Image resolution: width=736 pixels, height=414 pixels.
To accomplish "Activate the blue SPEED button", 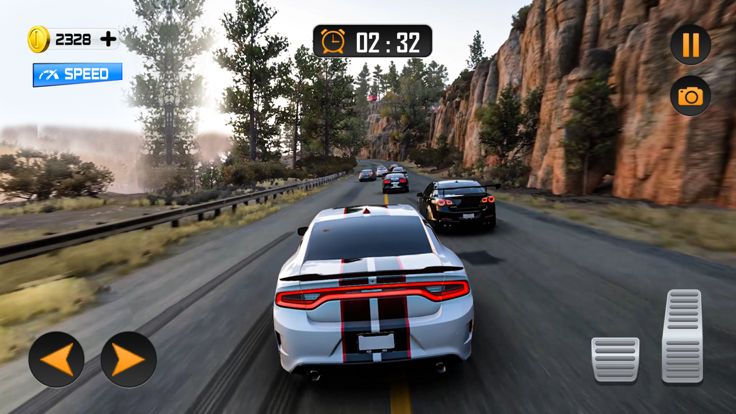I will (x=77, y=74).
